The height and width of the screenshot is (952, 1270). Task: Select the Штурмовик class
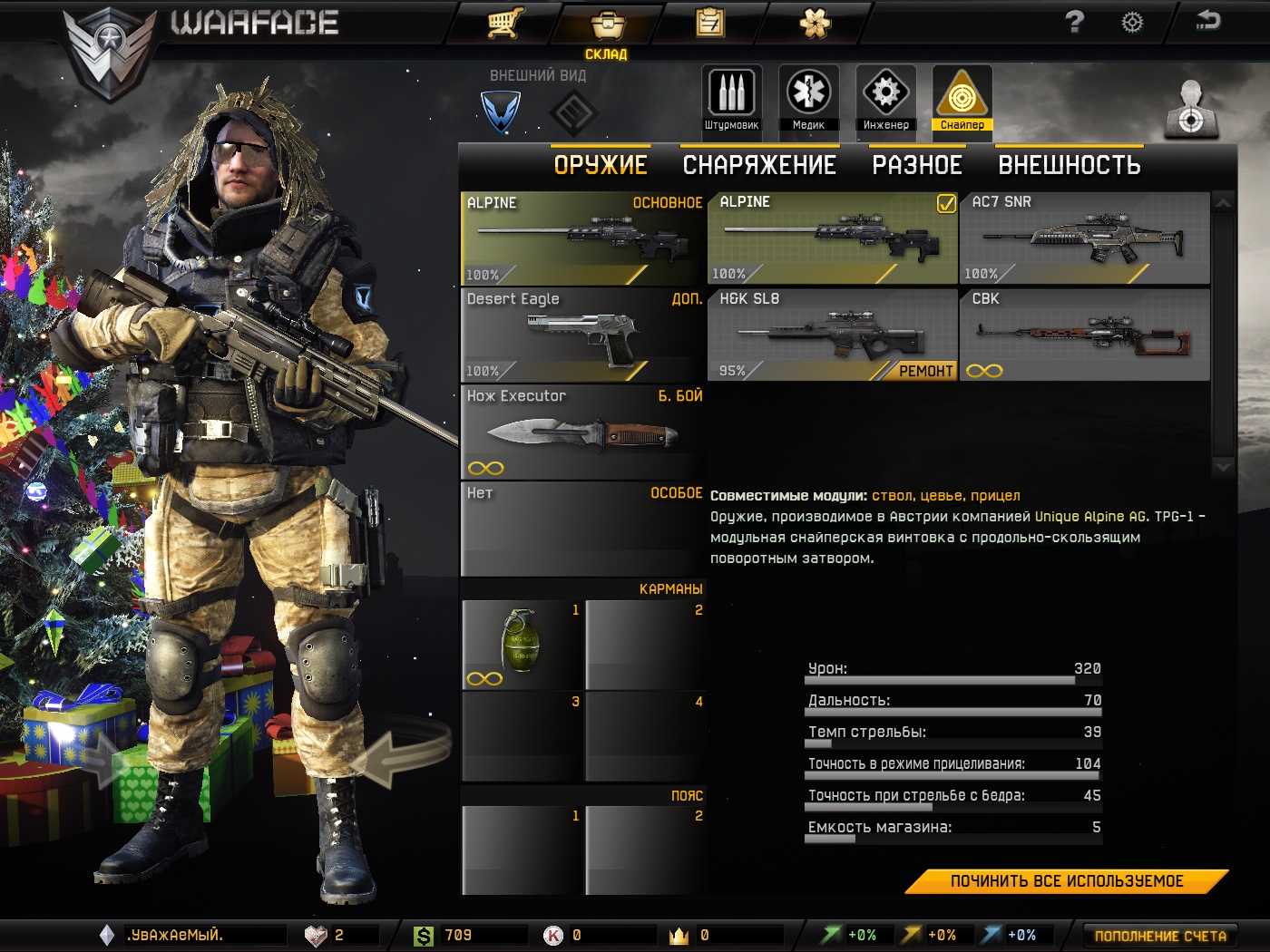(x=731, y=99)
